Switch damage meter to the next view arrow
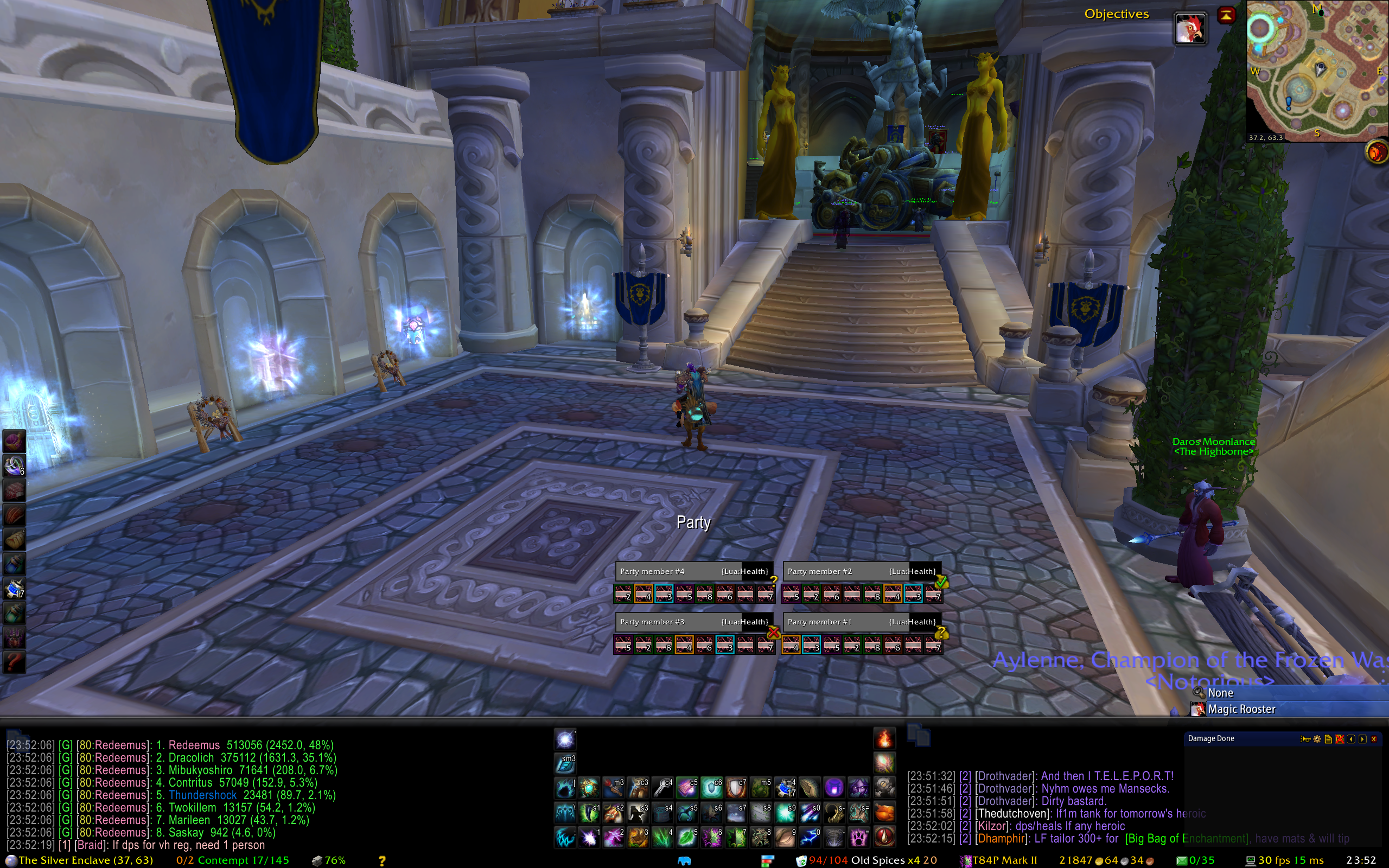The height and width of the screenshot is (868, 1389). tap(1362, 739)
